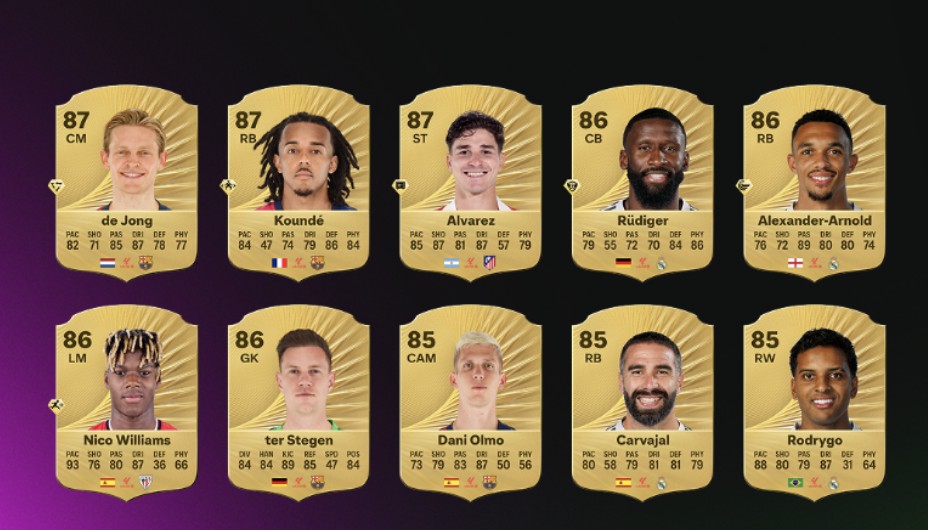This screenshot has width=928, height=530.
Task: Select the de Jong 87 CM card
Action: tap(126, 181)
